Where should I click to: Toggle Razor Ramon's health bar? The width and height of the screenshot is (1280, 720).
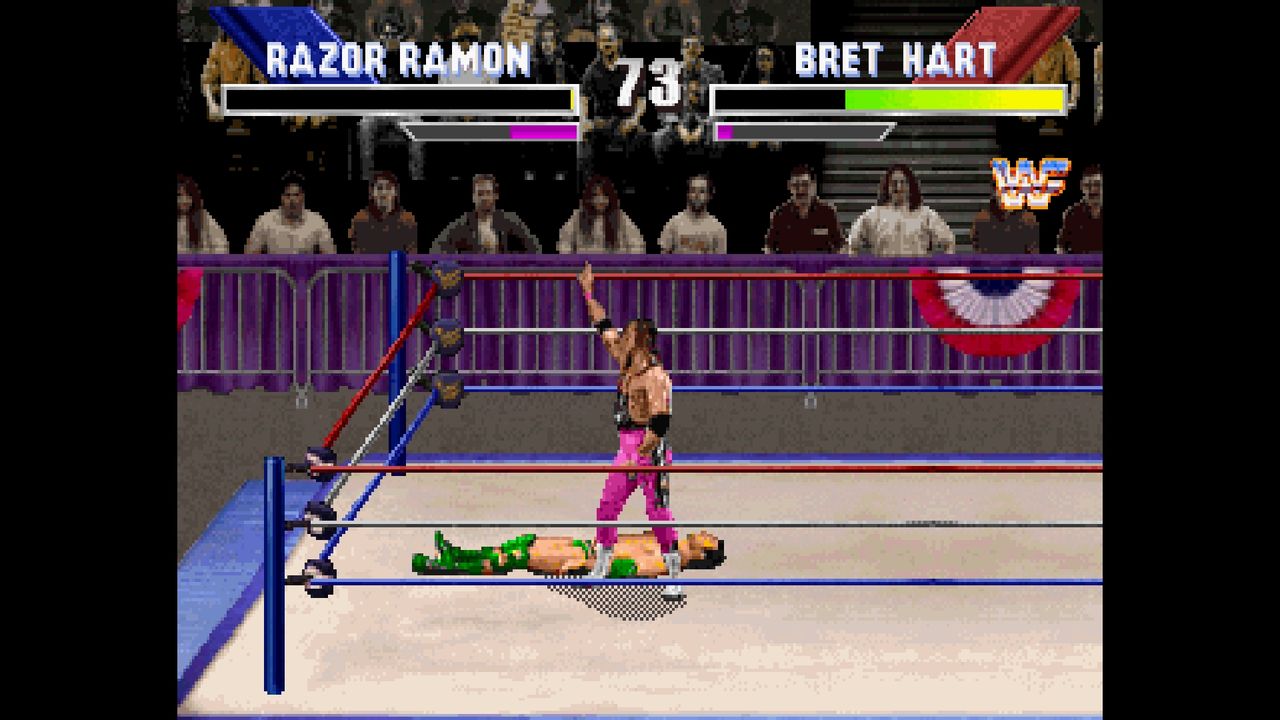(400, 99)
